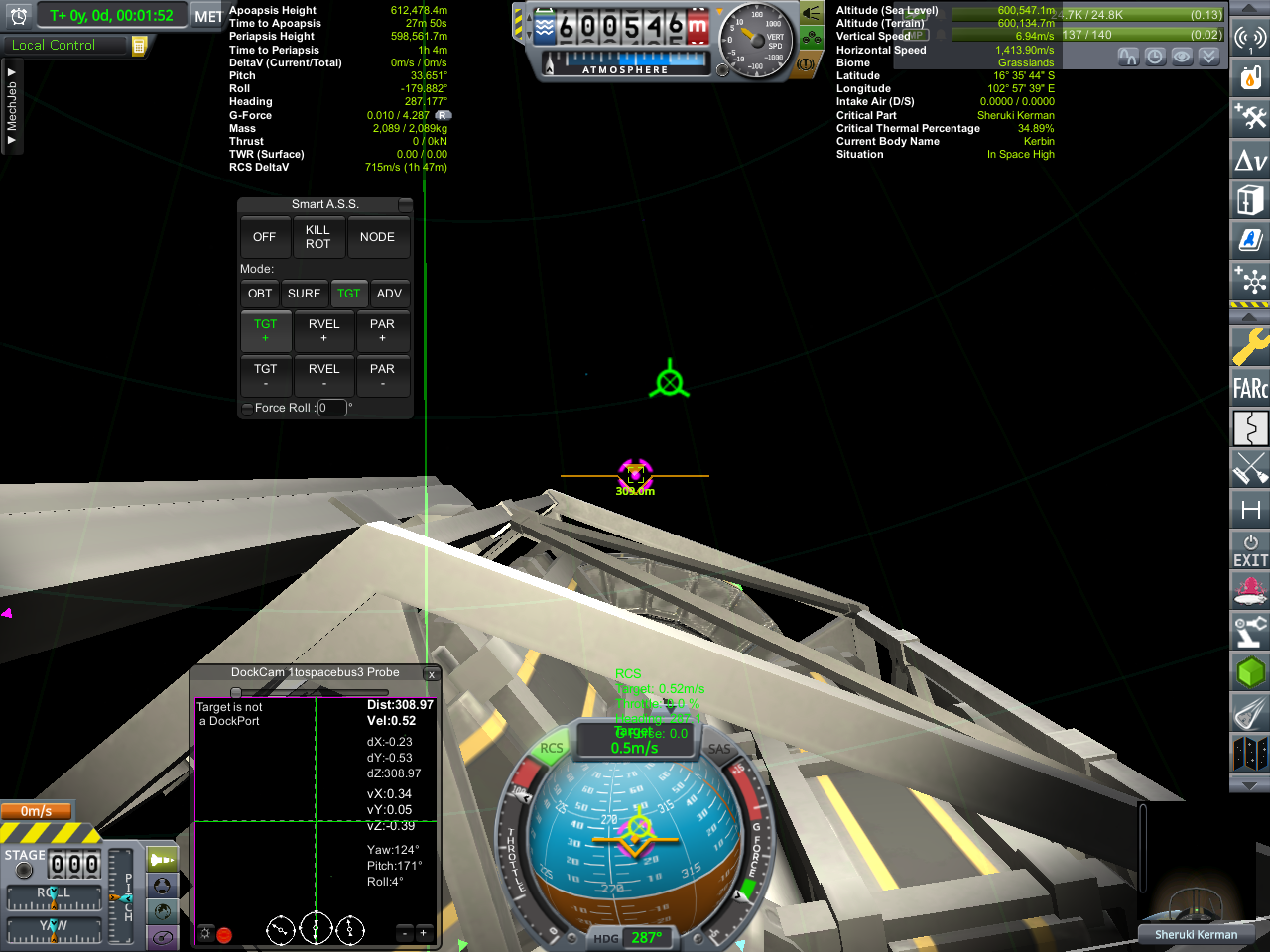The image size is (1270, 952).
Task: Activate KILL ROT in Smart A.S.S.
Action: (x=317, y=237)
